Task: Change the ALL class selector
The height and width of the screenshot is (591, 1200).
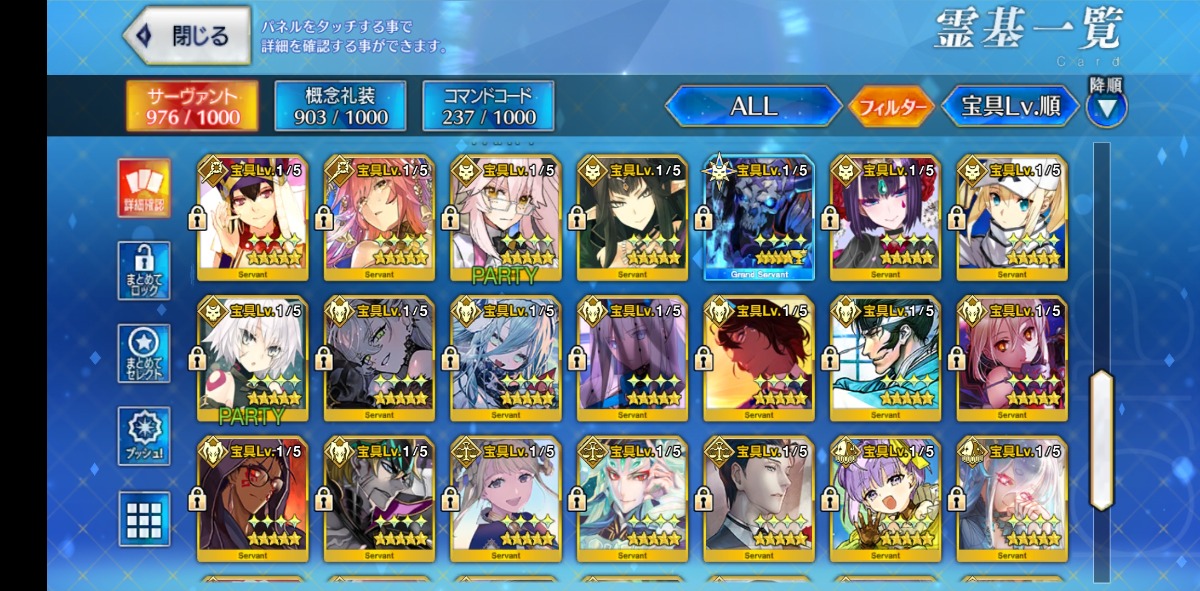Action: point(753,106)
